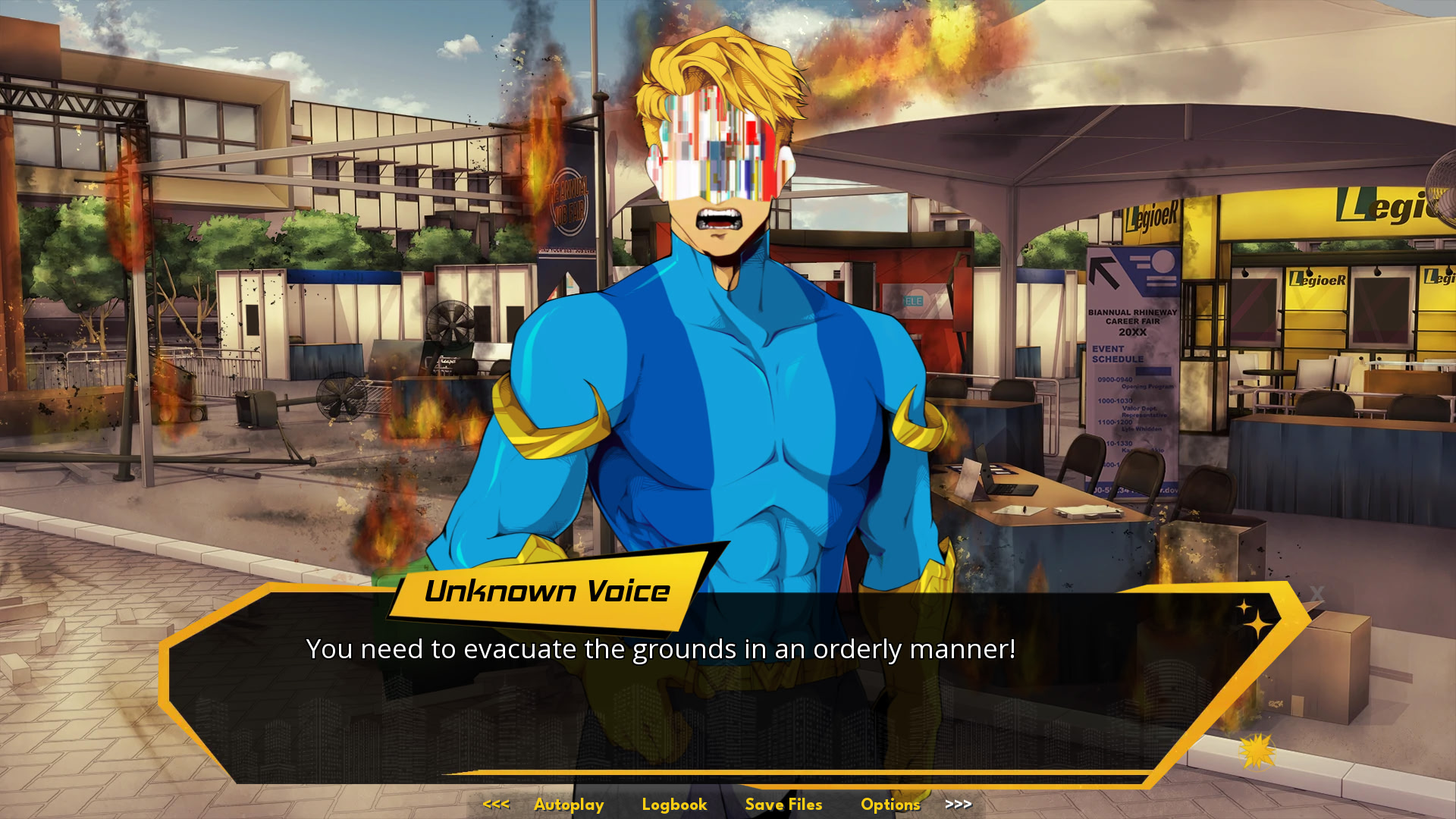Click the yellow progress bar above the quick menu
This screenshot has height=819, width=1456.
(x=728, y=778)
